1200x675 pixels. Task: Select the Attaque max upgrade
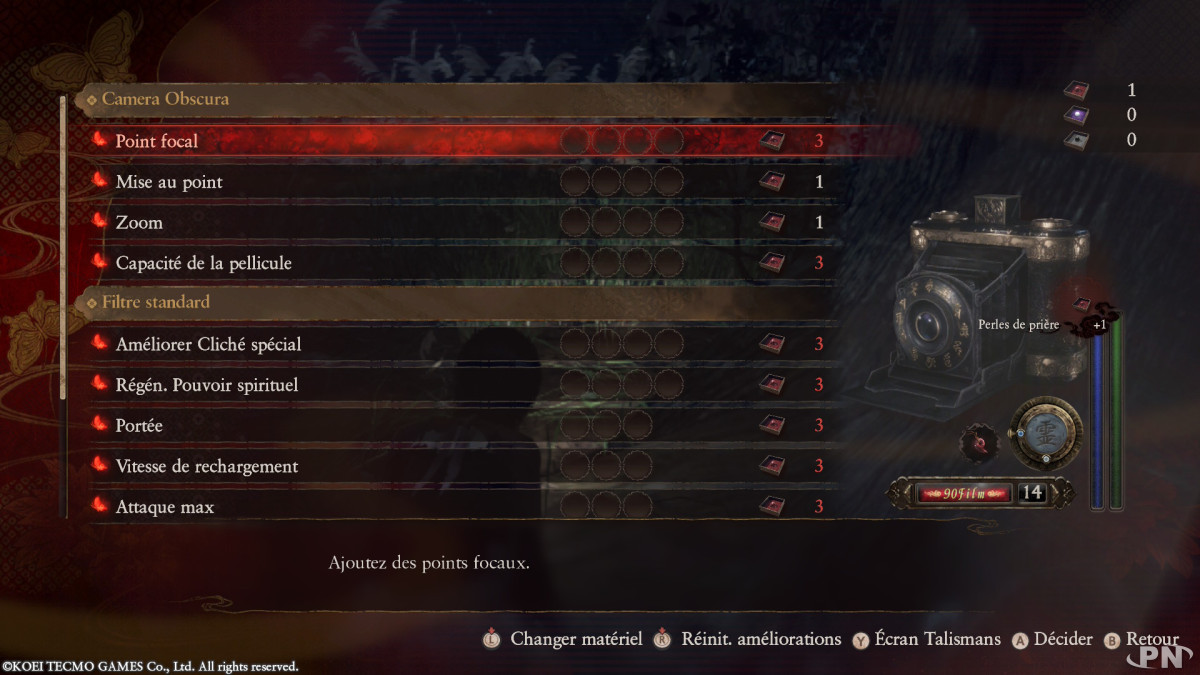[x=165, y=507]
